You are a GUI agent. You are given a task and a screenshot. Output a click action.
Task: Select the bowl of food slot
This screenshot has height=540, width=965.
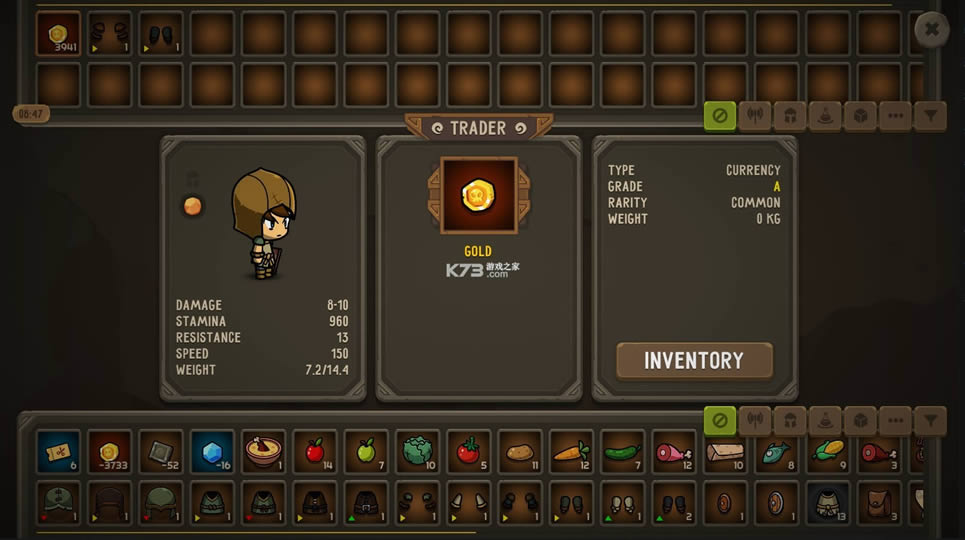point(264,451)
